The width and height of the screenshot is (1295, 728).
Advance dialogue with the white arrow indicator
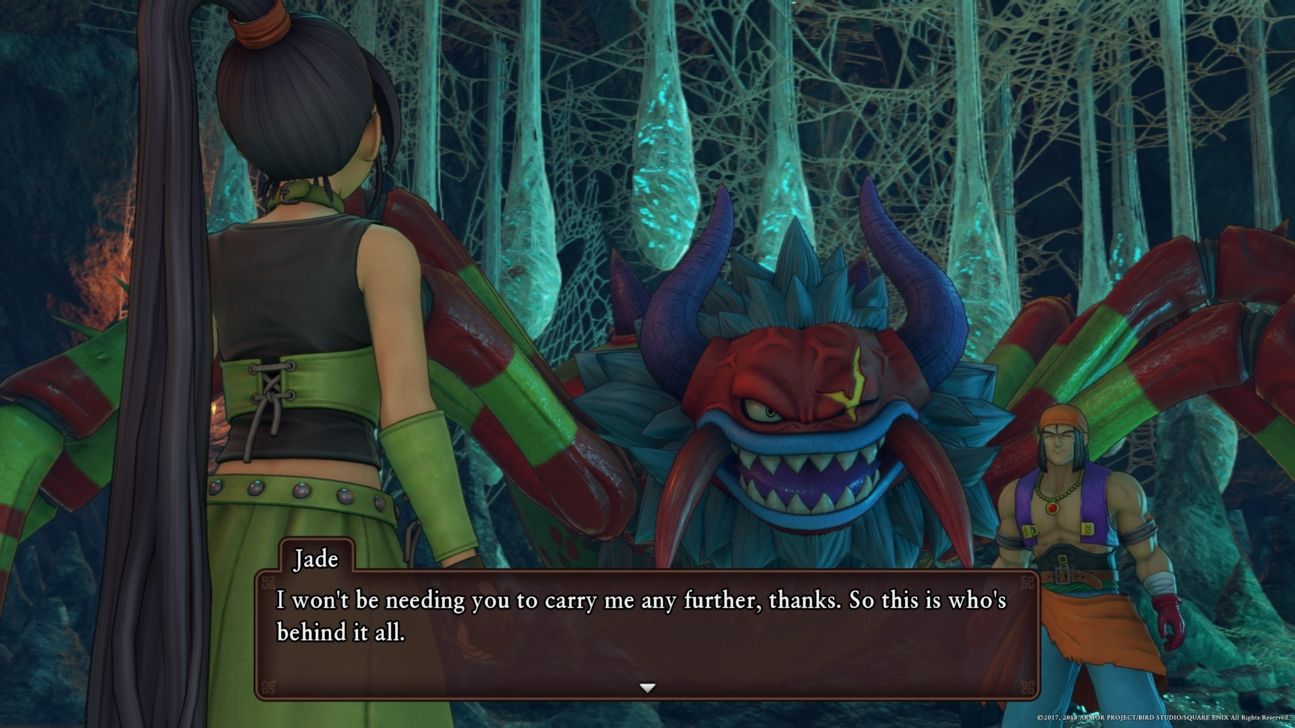(x=647, y=688)
